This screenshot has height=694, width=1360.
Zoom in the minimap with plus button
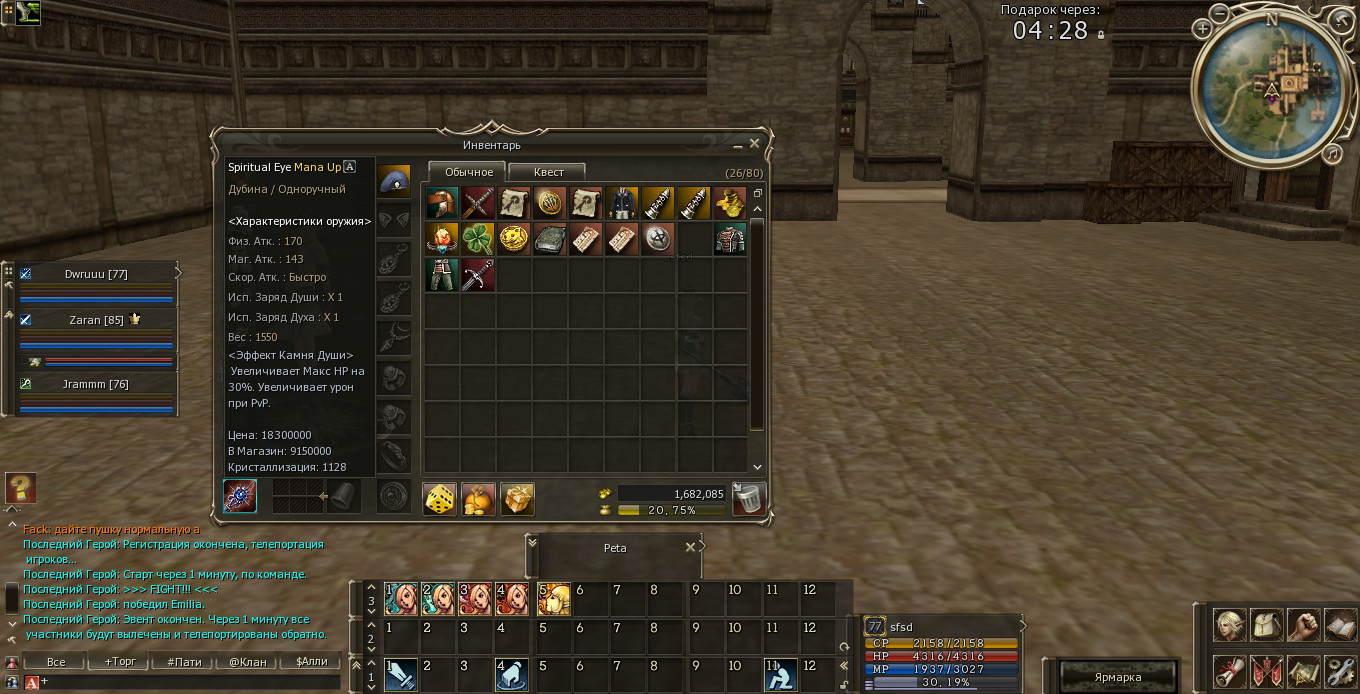(1203, 29)
